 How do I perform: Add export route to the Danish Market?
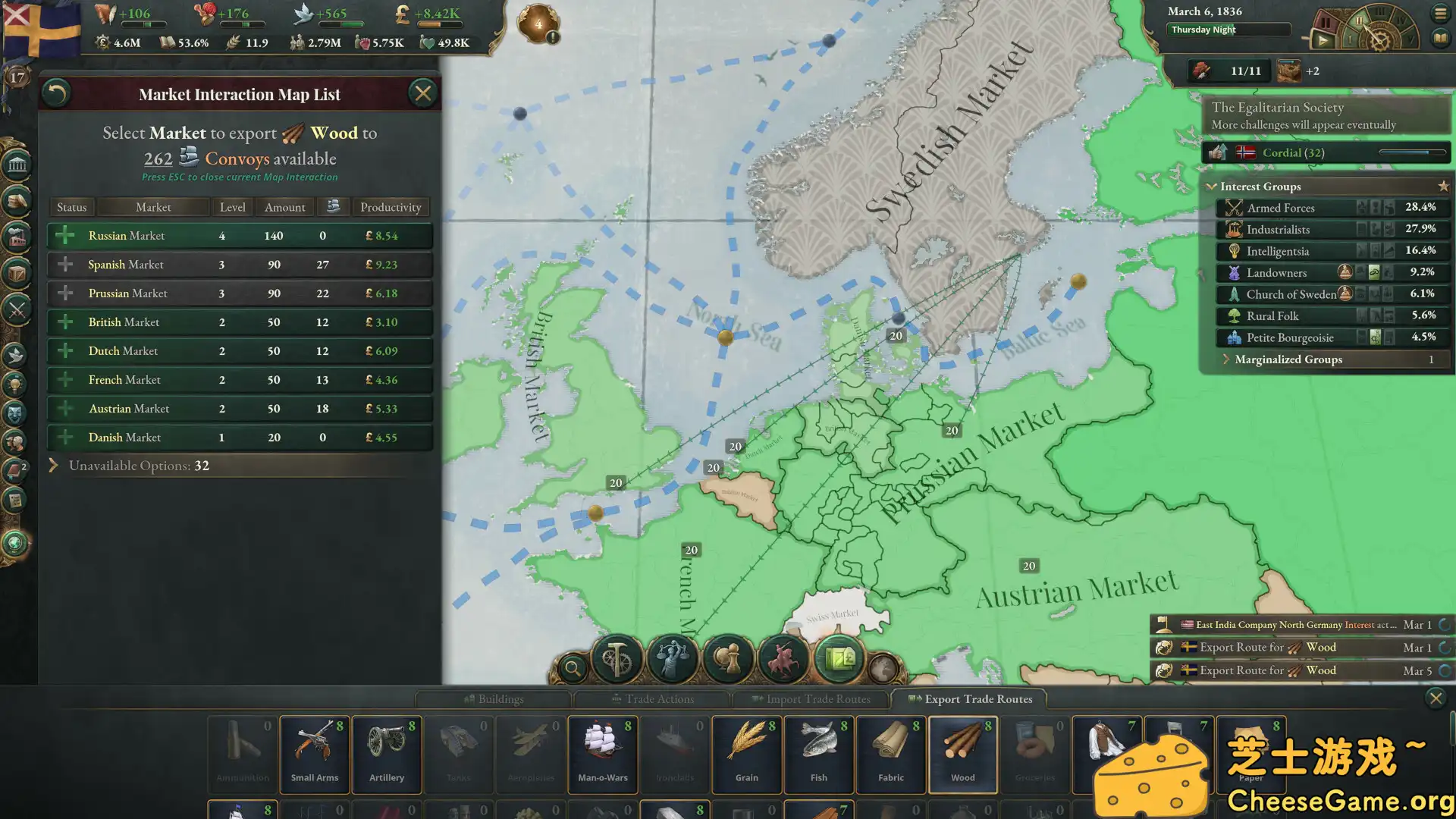(64, 437)
